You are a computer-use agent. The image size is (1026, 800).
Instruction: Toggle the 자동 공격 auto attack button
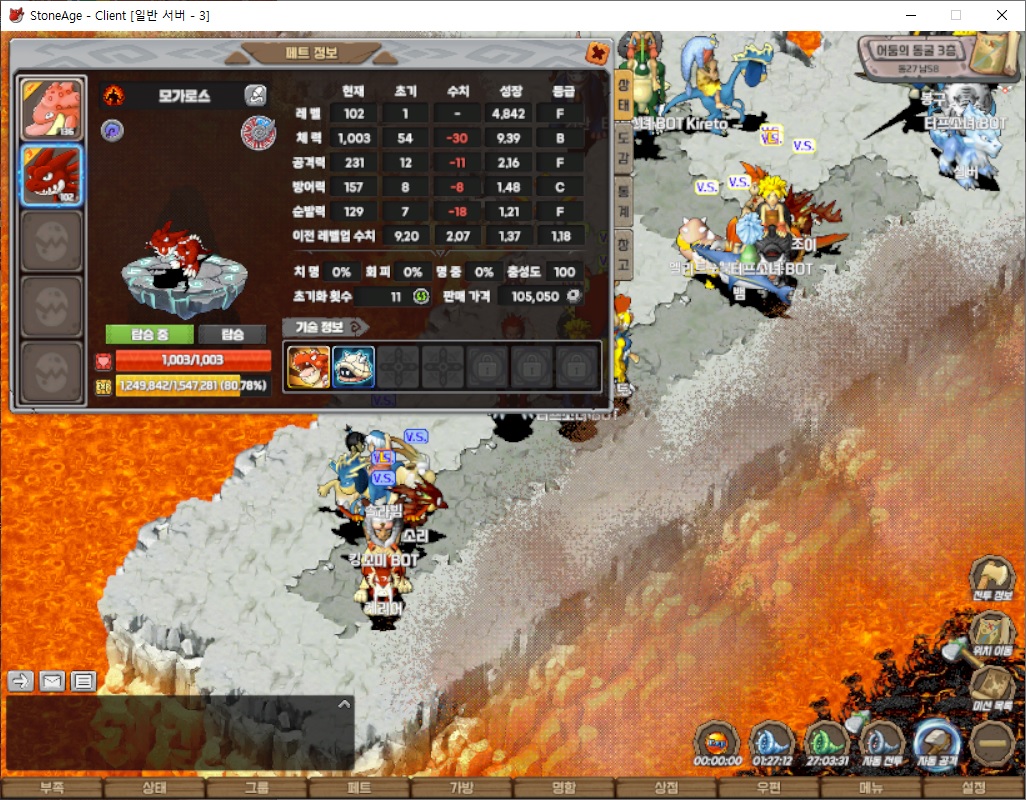(x=937, y=744)
